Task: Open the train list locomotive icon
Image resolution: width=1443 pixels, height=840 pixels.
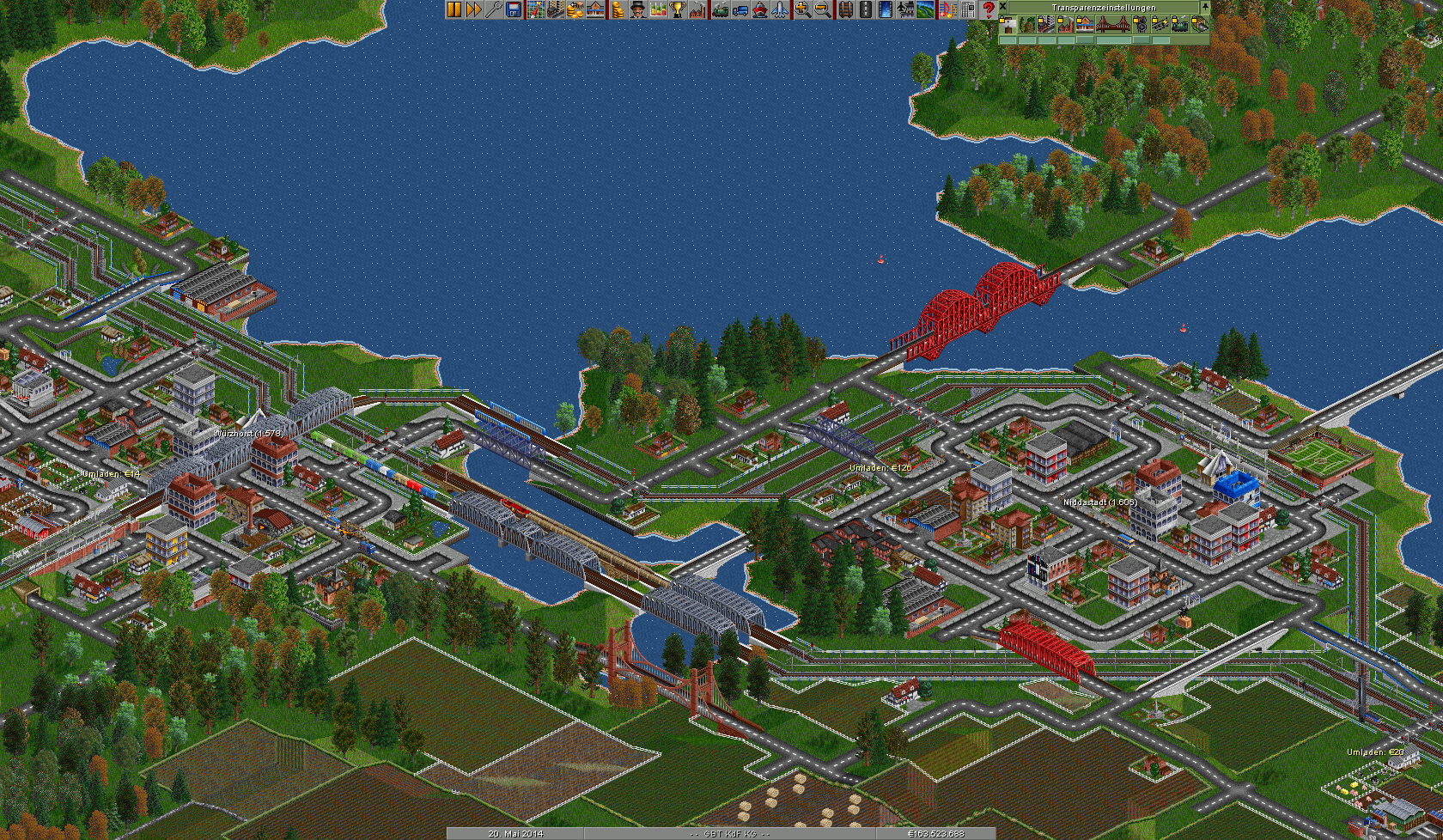Action: pos(720,9)
